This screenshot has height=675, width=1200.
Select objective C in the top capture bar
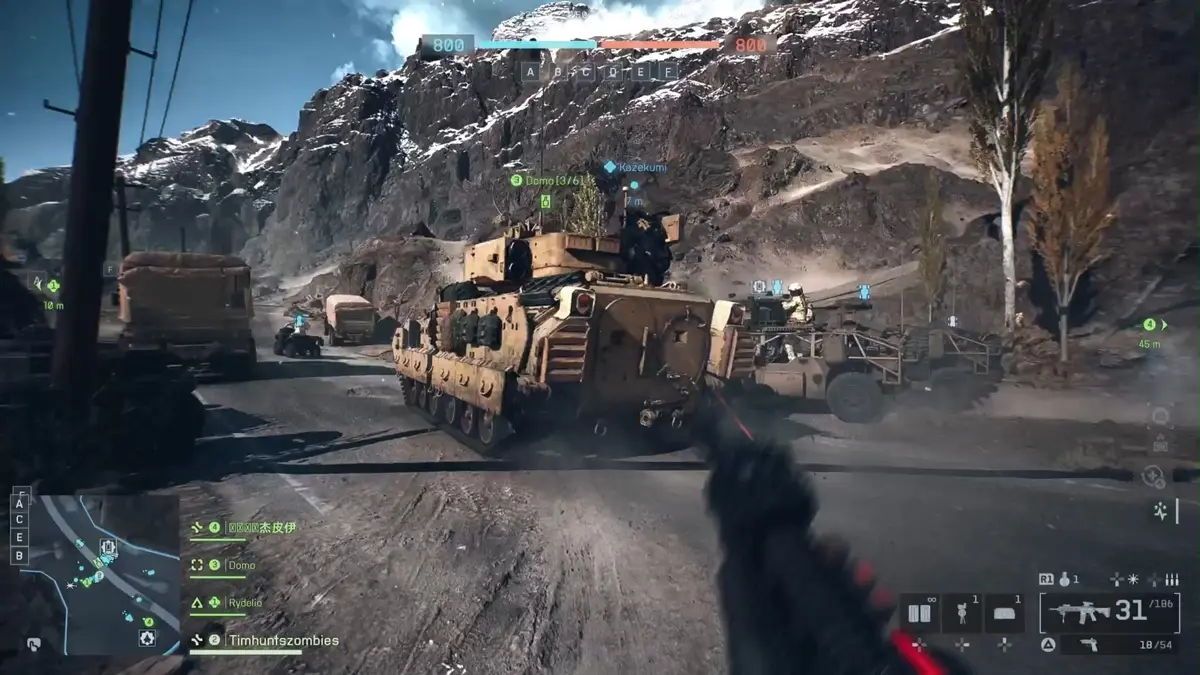click(x=586, y=72)
